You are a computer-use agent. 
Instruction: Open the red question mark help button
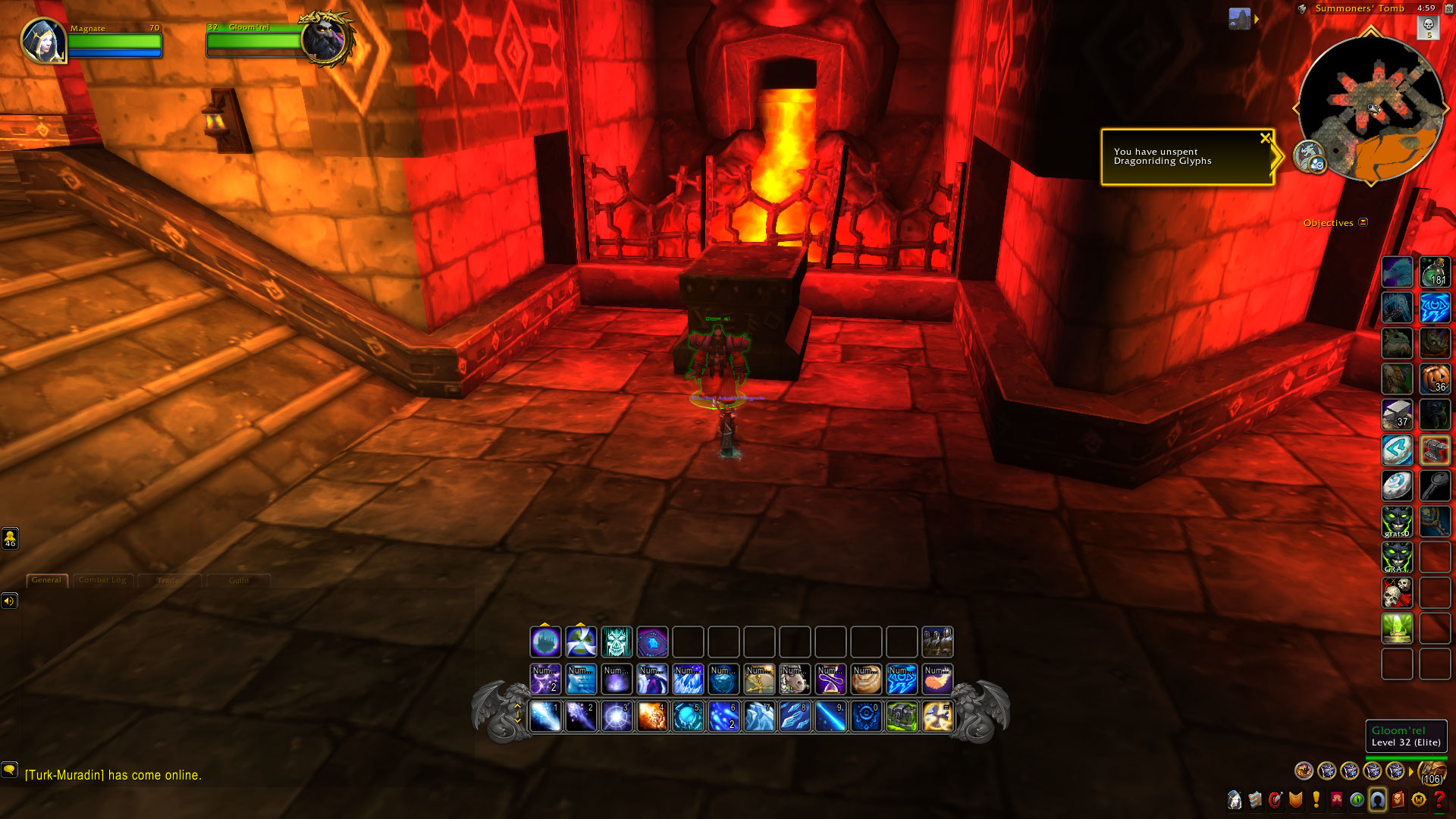tap(1439, 800)
